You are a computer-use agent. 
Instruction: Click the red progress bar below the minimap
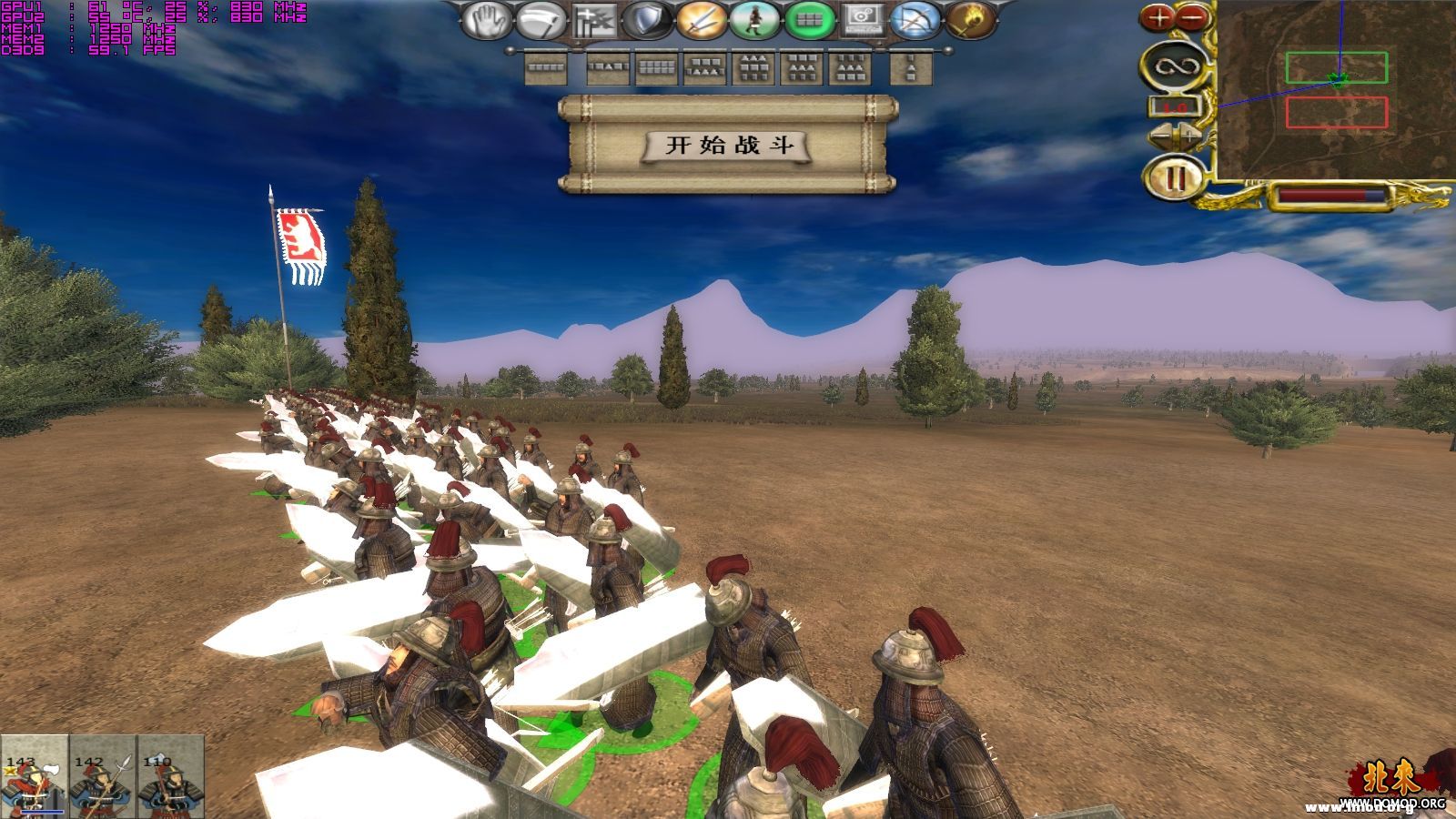pos(1324,193)
